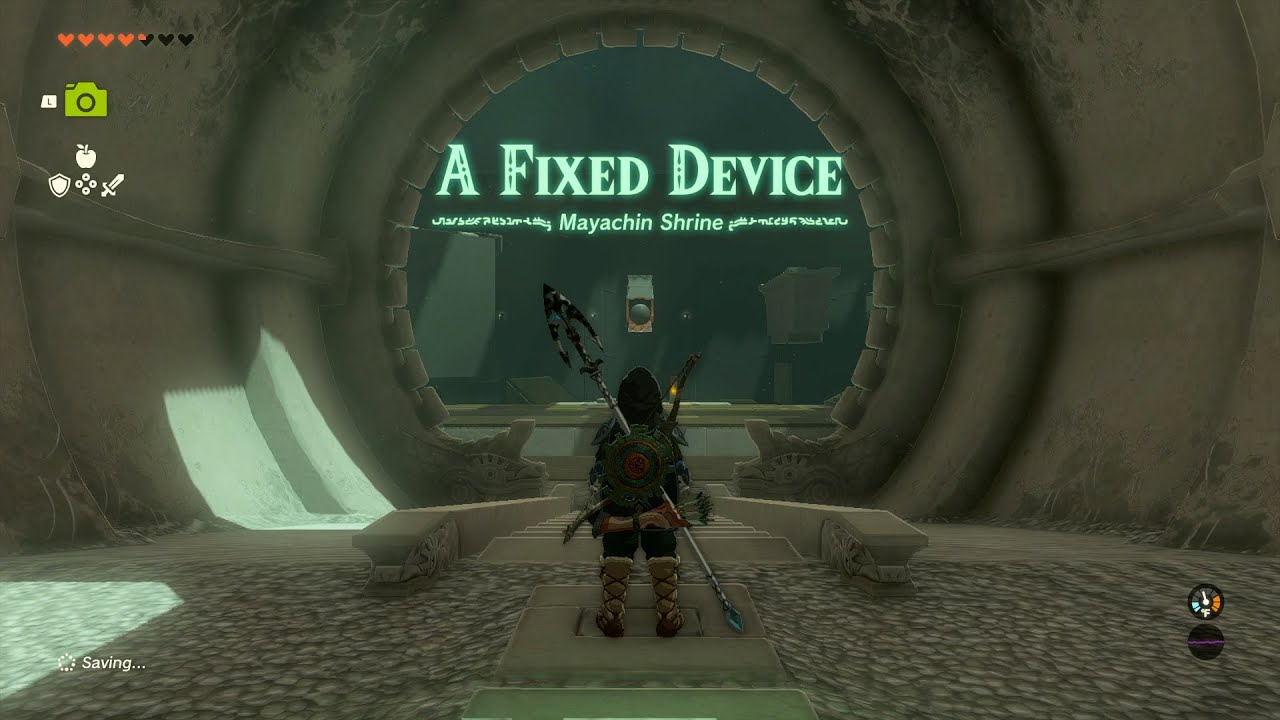This screenshot has height=720, width=1280.
Task: Click the Mayachin Shrine subtitle text
Action: pyautogui.click(x=643, y=222)
